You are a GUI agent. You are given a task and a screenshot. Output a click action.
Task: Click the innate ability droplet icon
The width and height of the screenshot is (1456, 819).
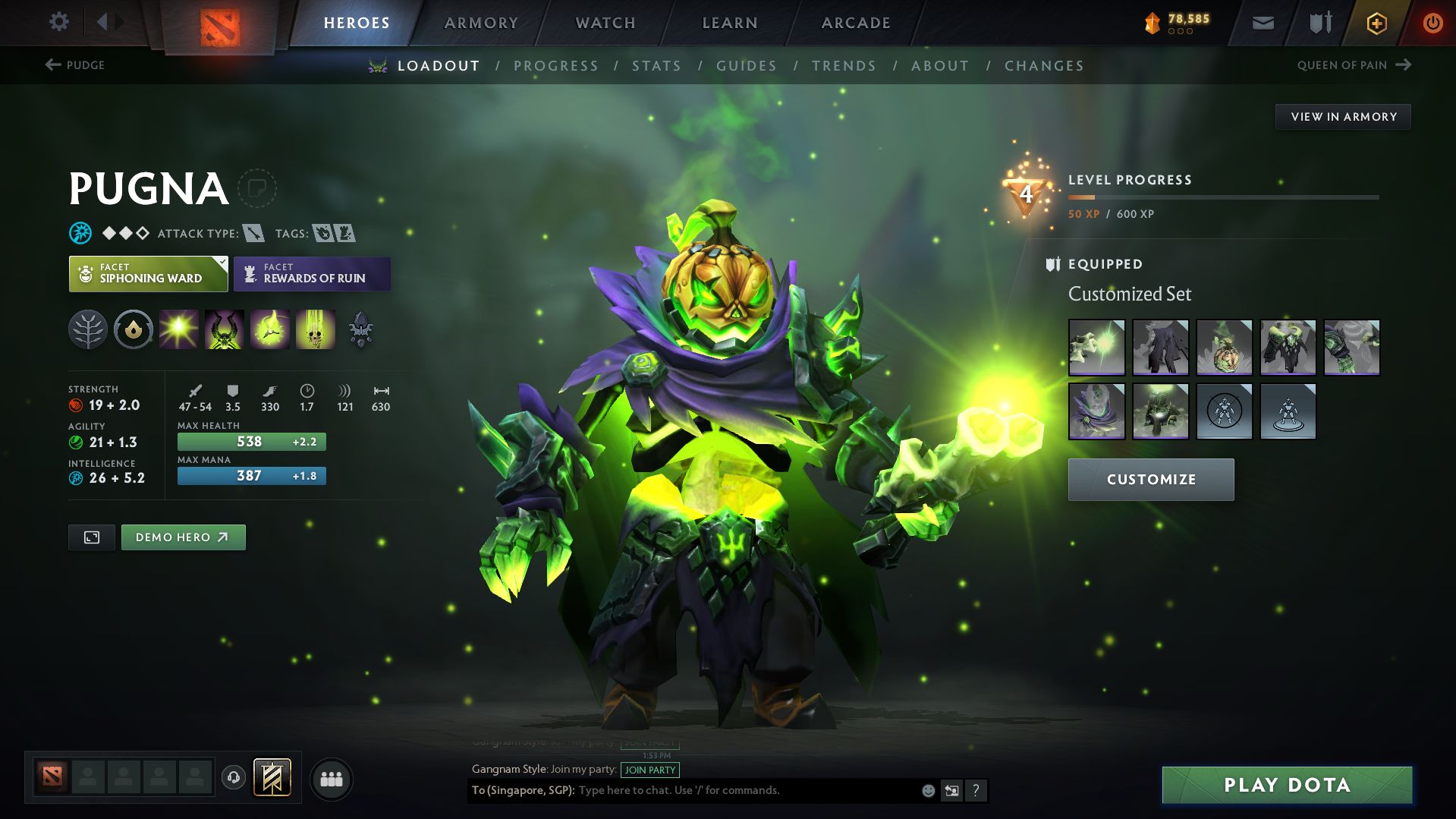point(134,329)
